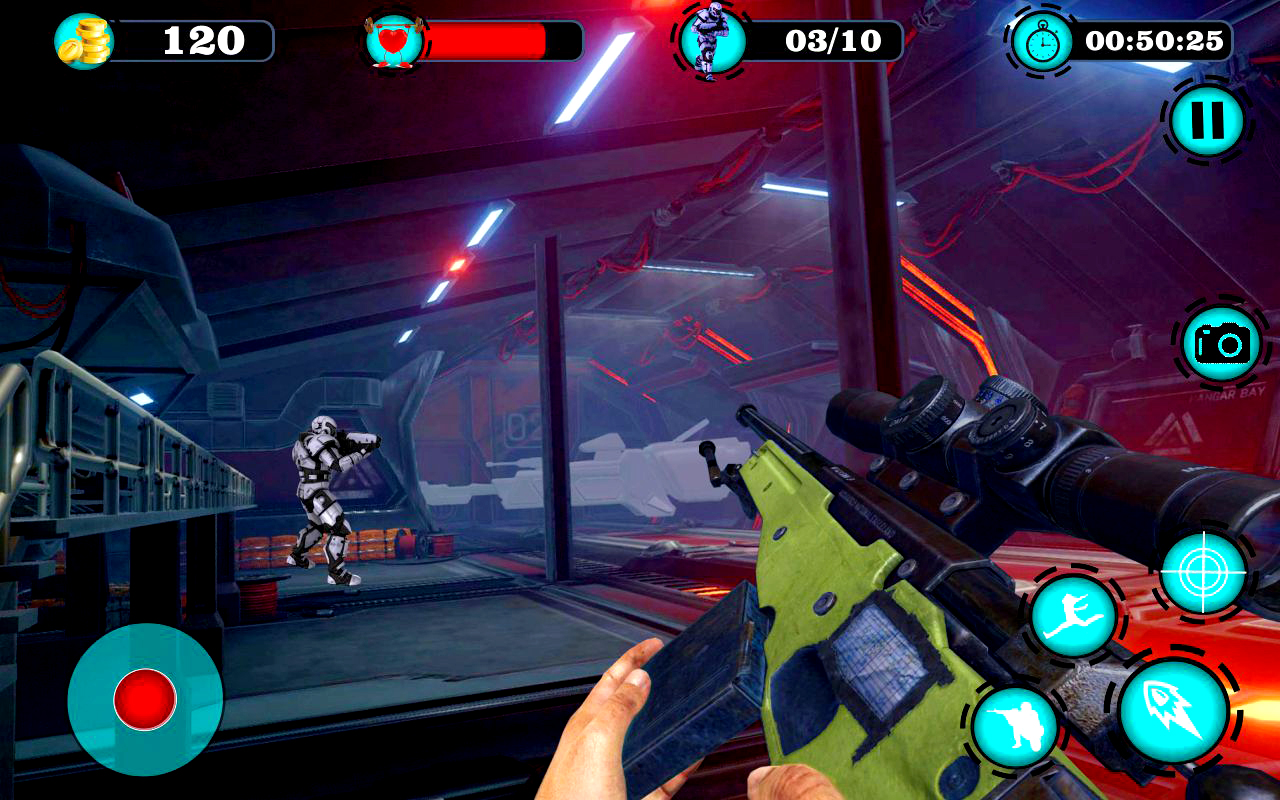Toggle the crouching soldier stance button

pyautogui.click(x=1015, y=727)
